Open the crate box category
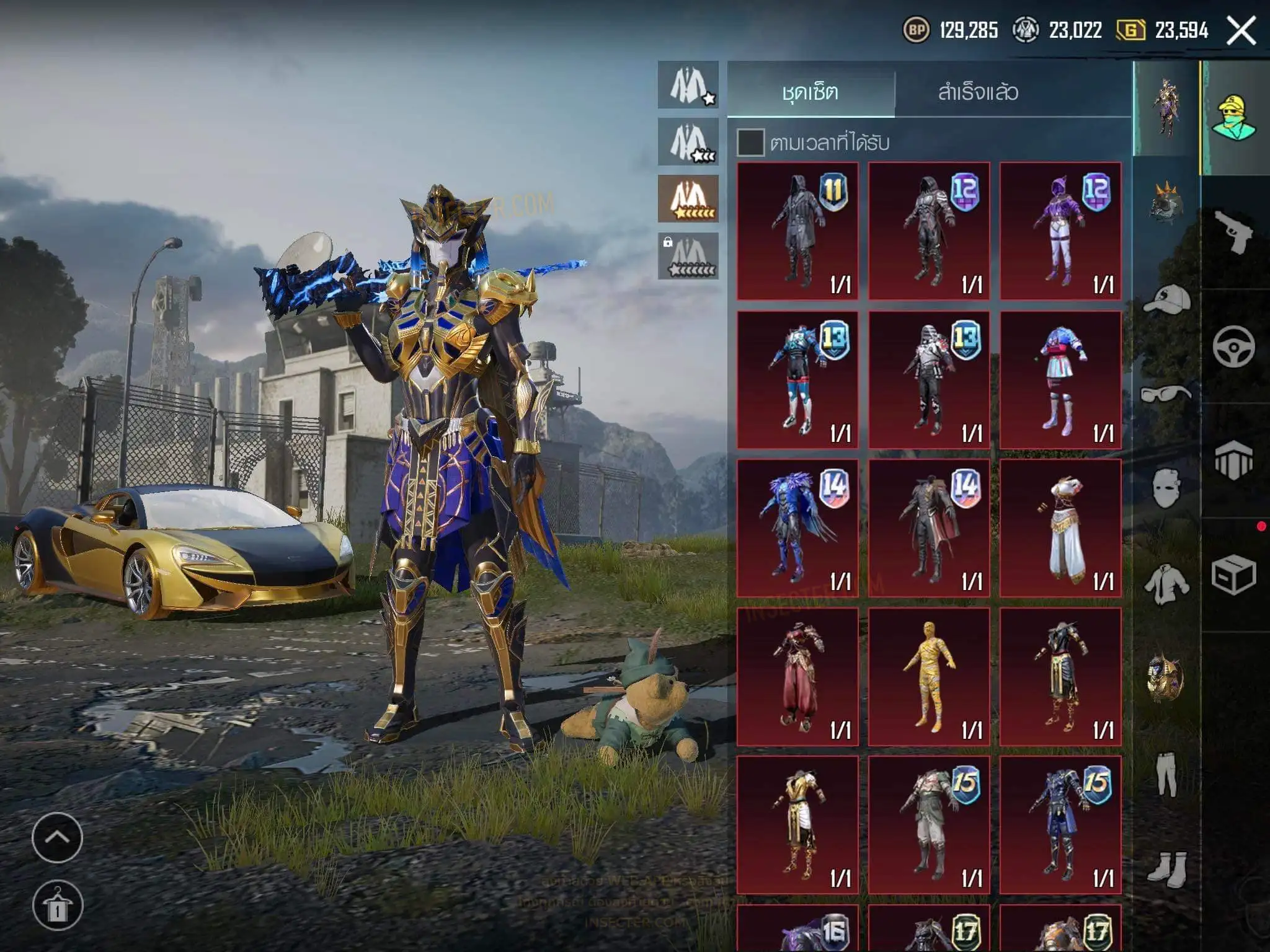The image size is (1270, 952). (1233, 575)
